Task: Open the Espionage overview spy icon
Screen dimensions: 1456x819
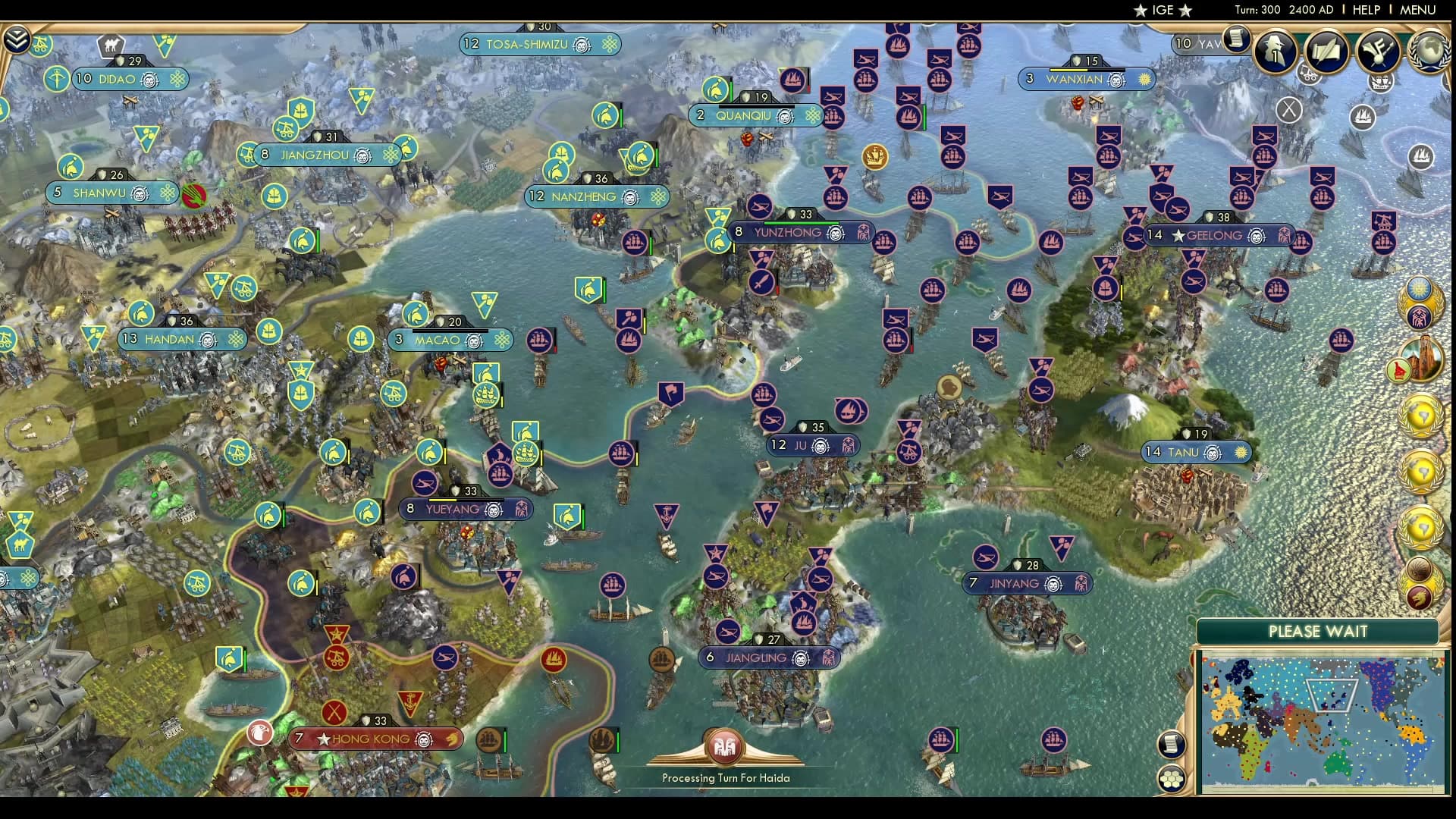Action: click(x=1273, y=51)
